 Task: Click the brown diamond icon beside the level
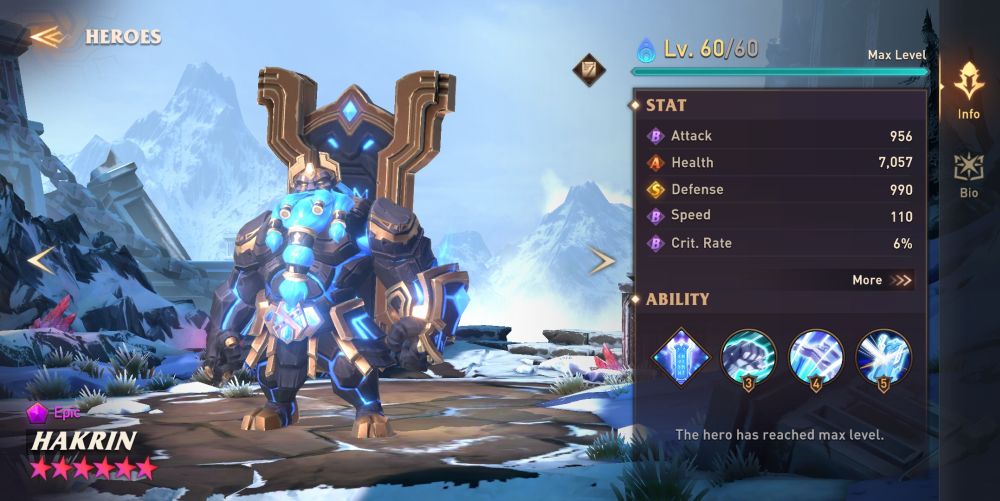click(589, 69)
